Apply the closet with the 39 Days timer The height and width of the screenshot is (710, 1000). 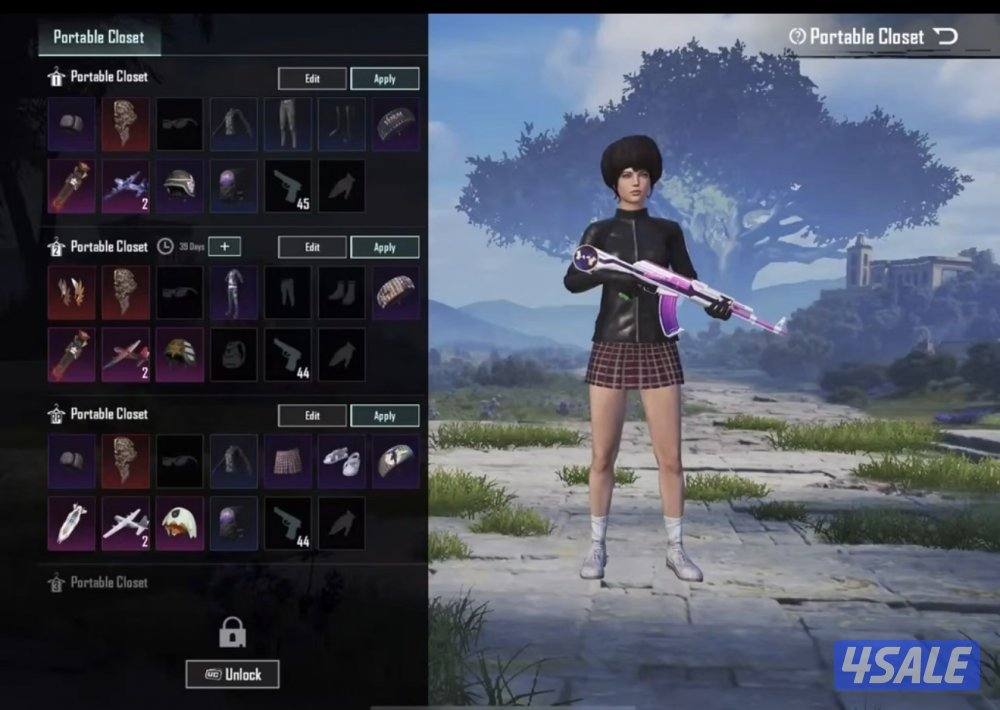(384, 247)
